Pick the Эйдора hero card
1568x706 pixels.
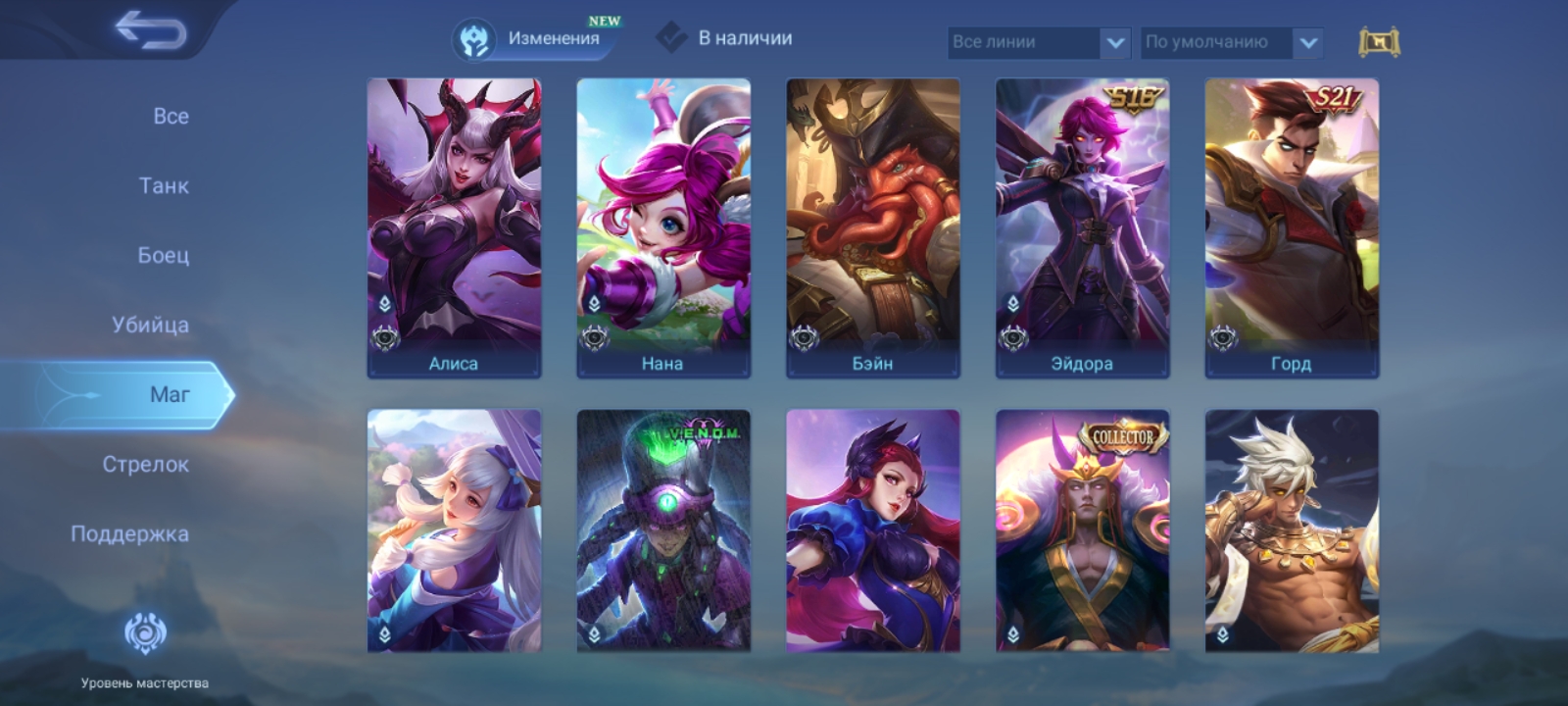[x=1083, y=227]
